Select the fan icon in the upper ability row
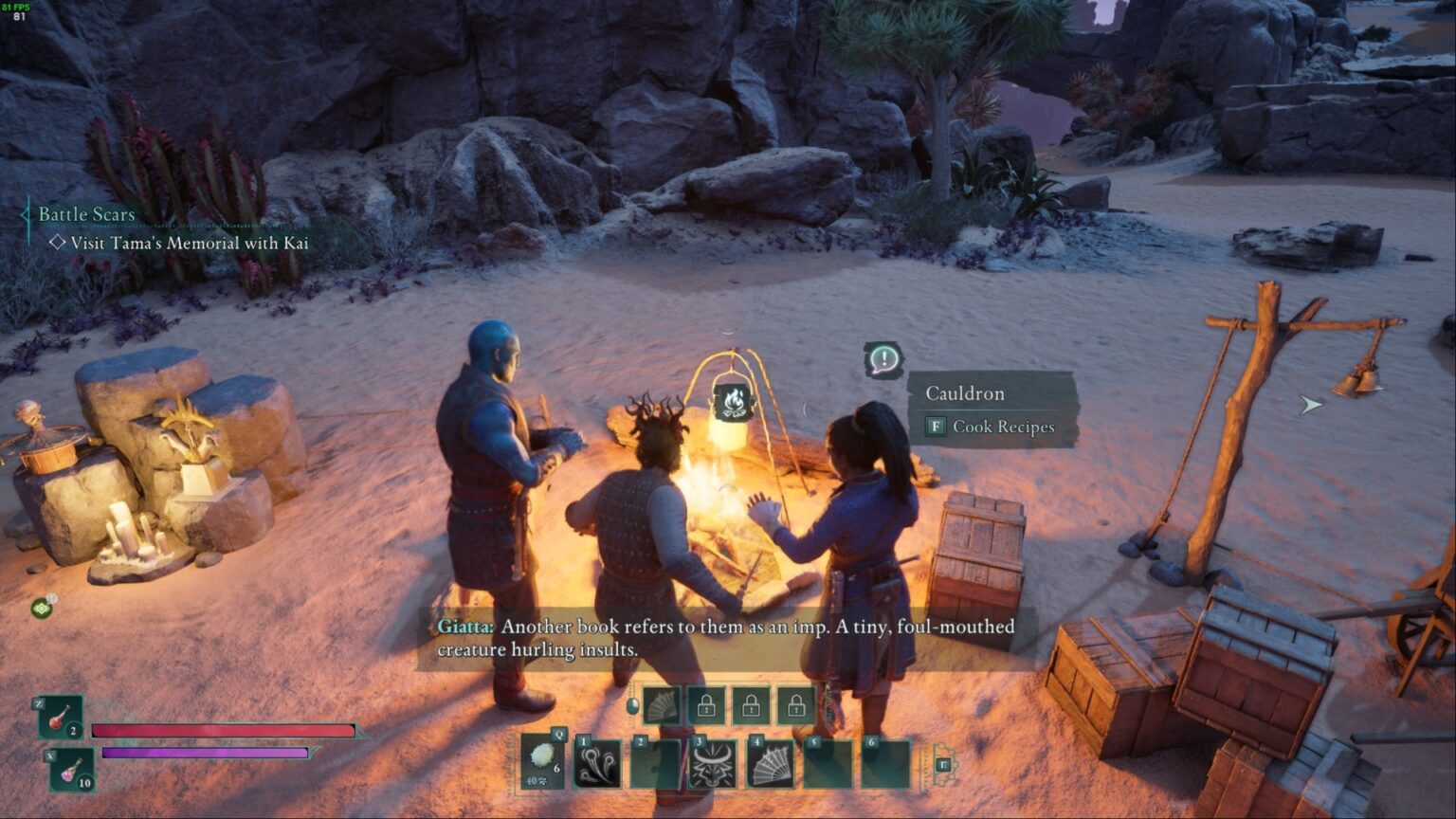 pyautogui.click(x=662, y=705)
